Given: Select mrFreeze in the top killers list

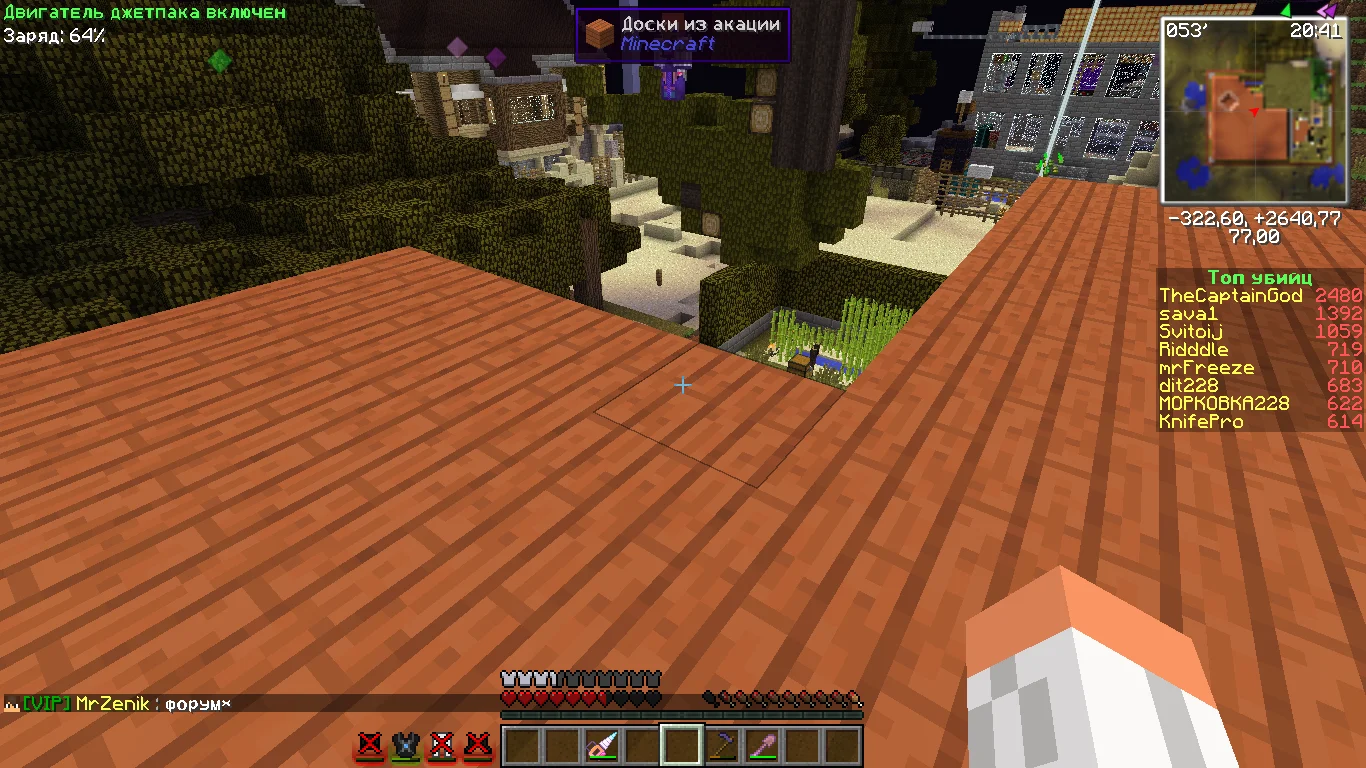Looking at the screenshot, I should (x=1206, y=368).
